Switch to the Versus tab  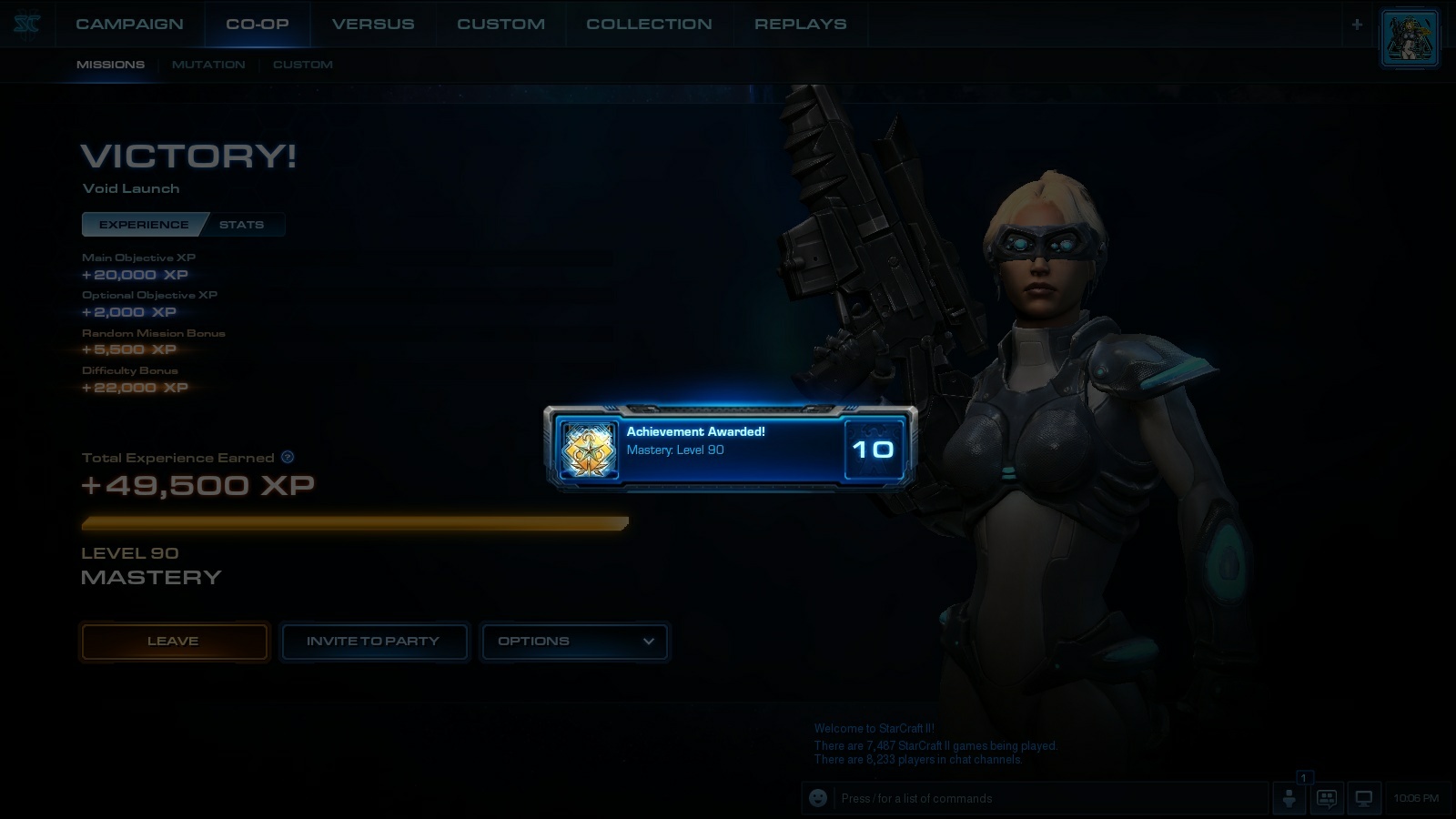pos(373,24)
